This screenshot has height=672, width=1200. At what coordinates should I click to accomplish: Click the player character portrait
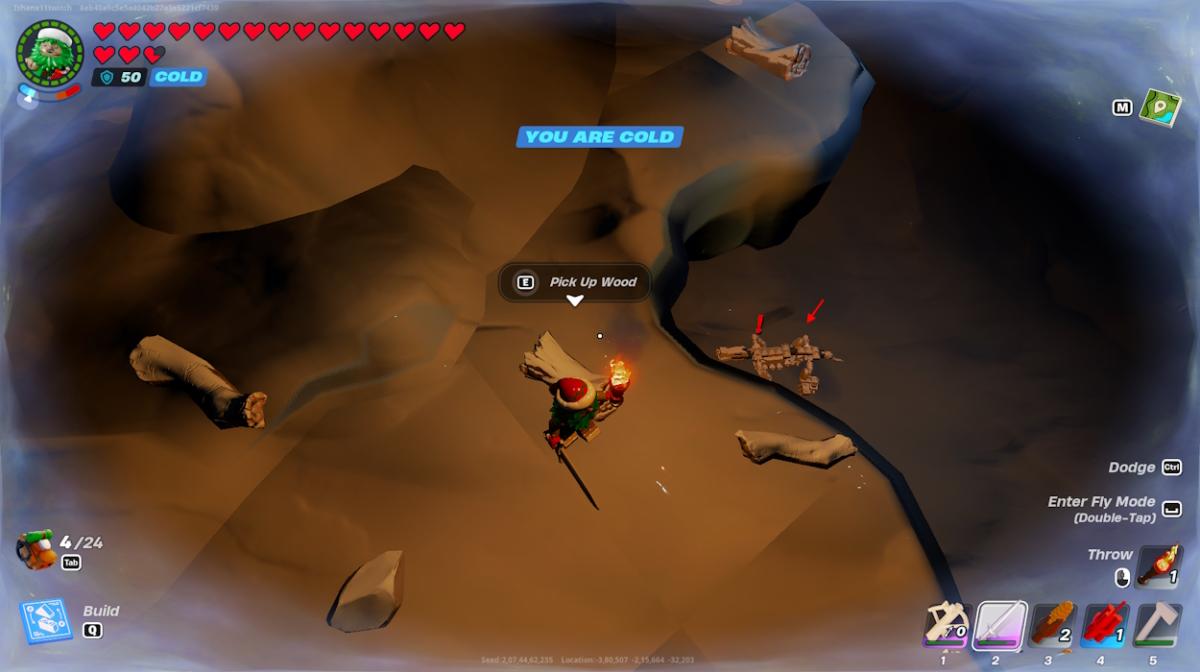50,50
